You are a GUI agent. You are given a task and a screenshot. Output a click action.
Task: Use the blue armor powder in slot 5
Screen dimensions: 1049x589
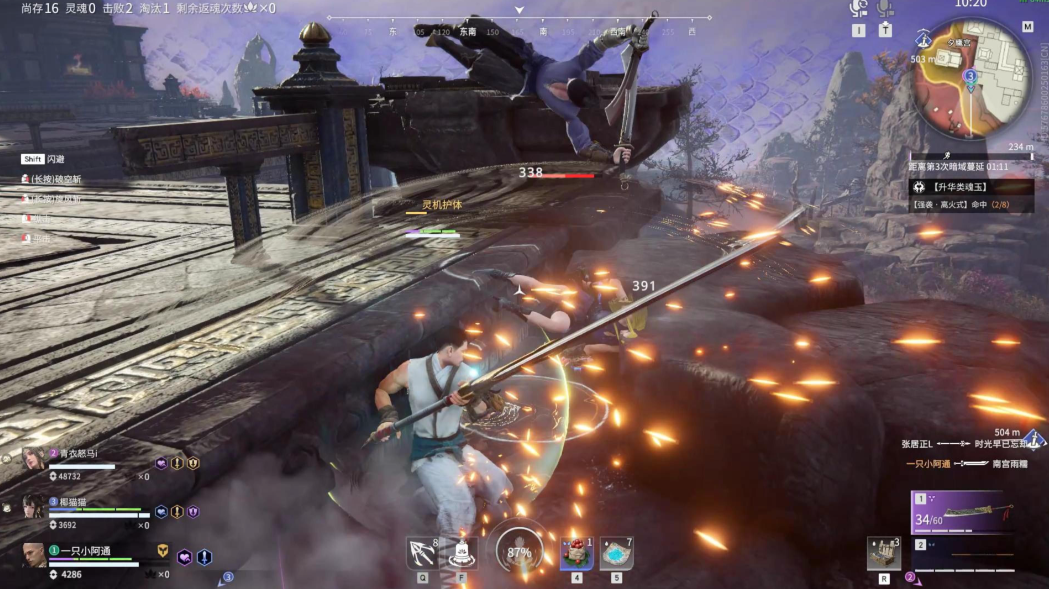click(616, 552)
